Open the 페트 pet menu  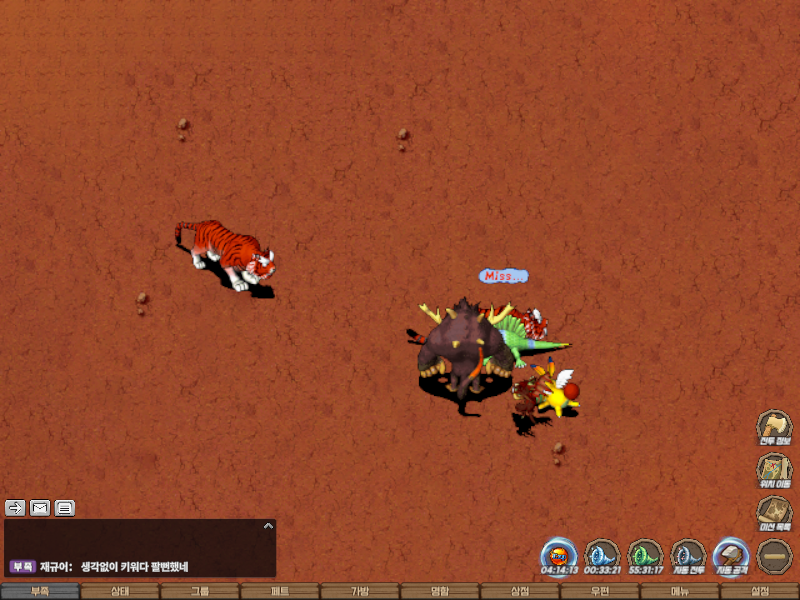point(280,591)
